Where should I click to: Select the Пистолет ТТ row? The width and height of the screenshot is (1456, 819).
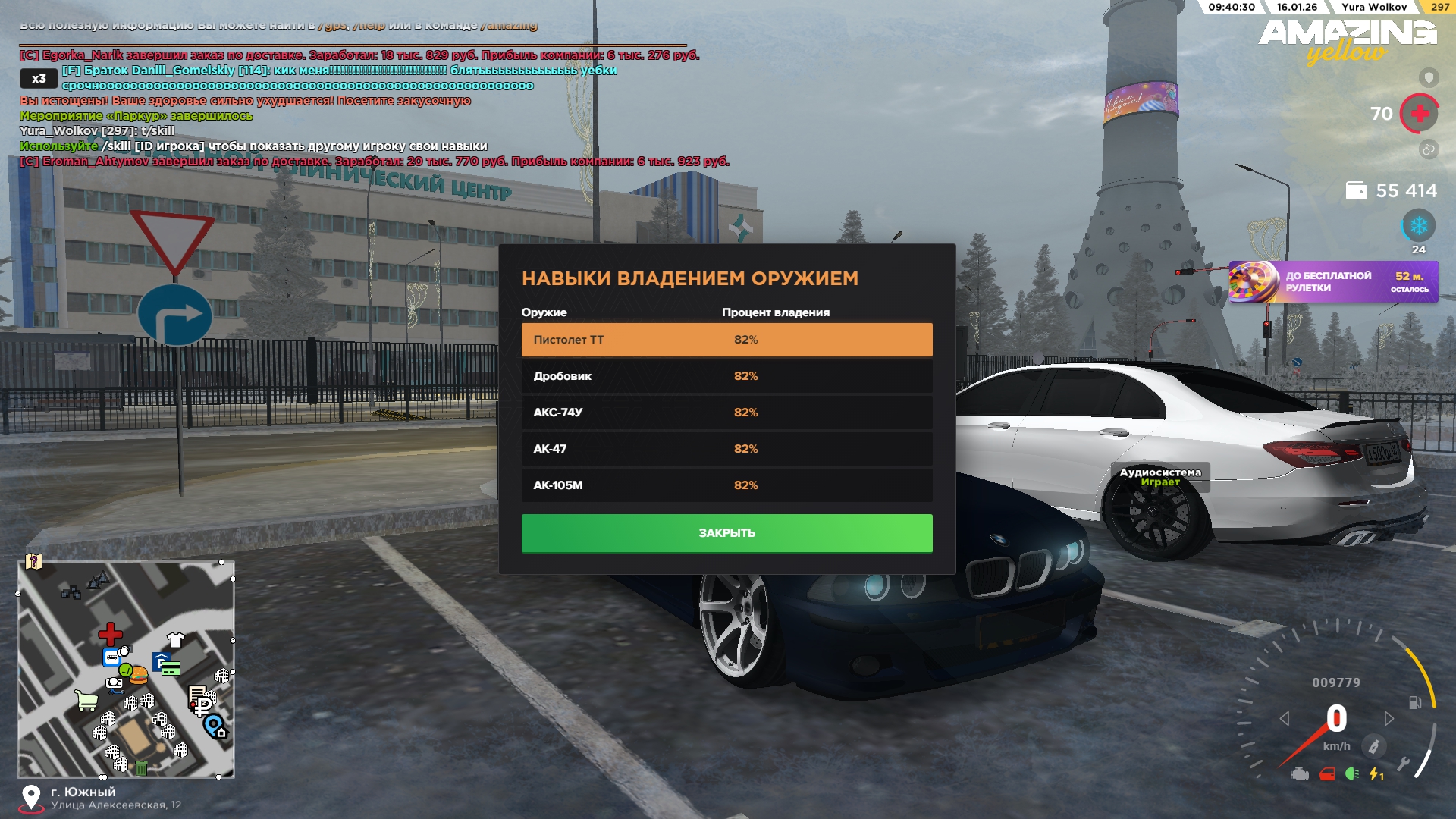pyautogui.click(x=726, y=340)
